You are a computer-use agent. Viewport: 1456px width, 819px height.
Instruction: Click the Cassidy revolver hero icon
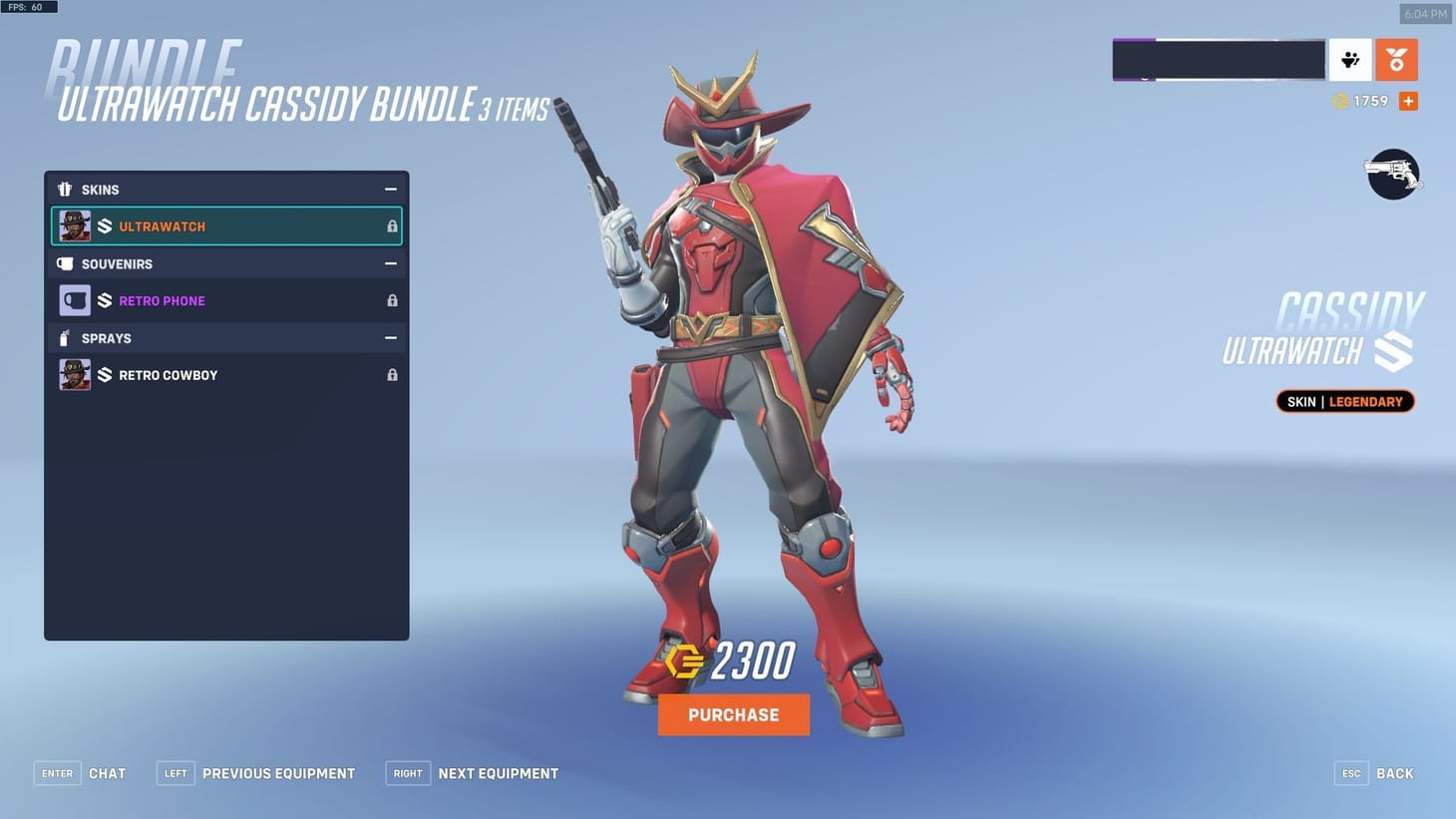(x=1392, y=174)
